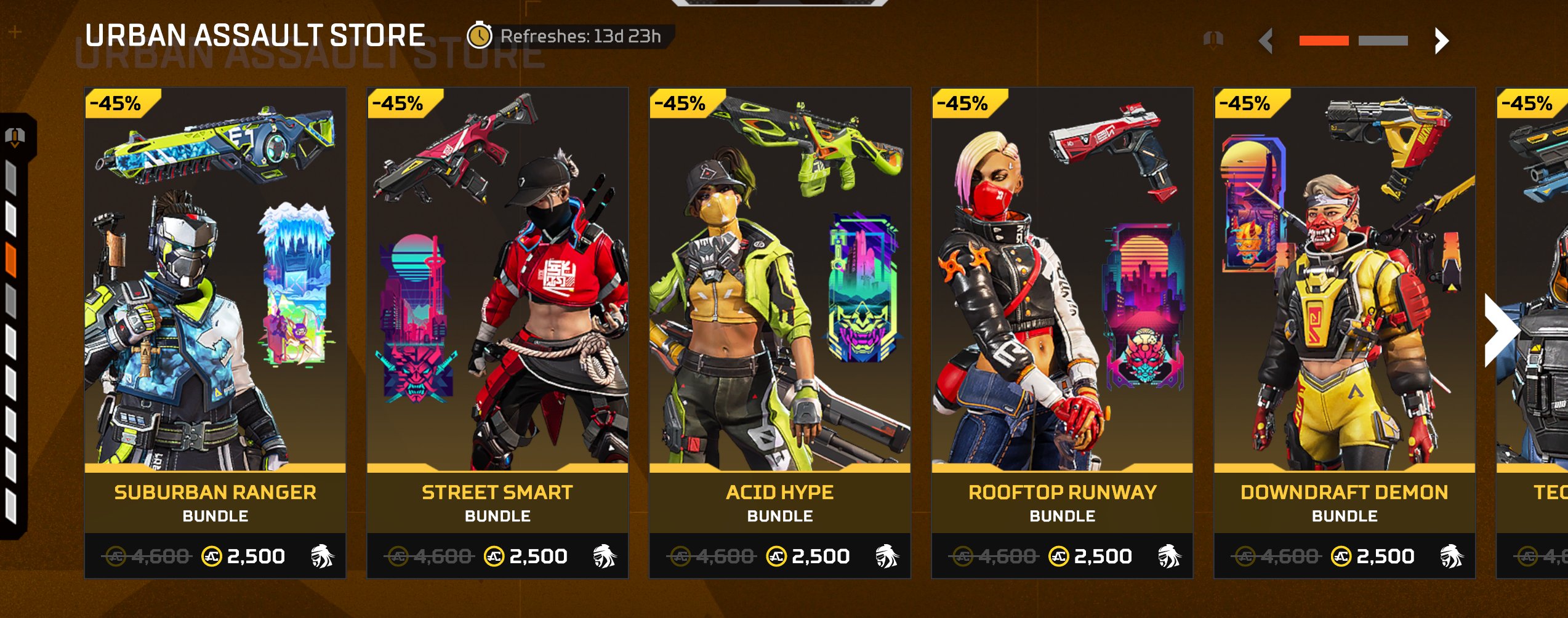This screenshot has width=1568, height=618.
Task: Go back using the previous page arrow
Action: coord(1266,41)
